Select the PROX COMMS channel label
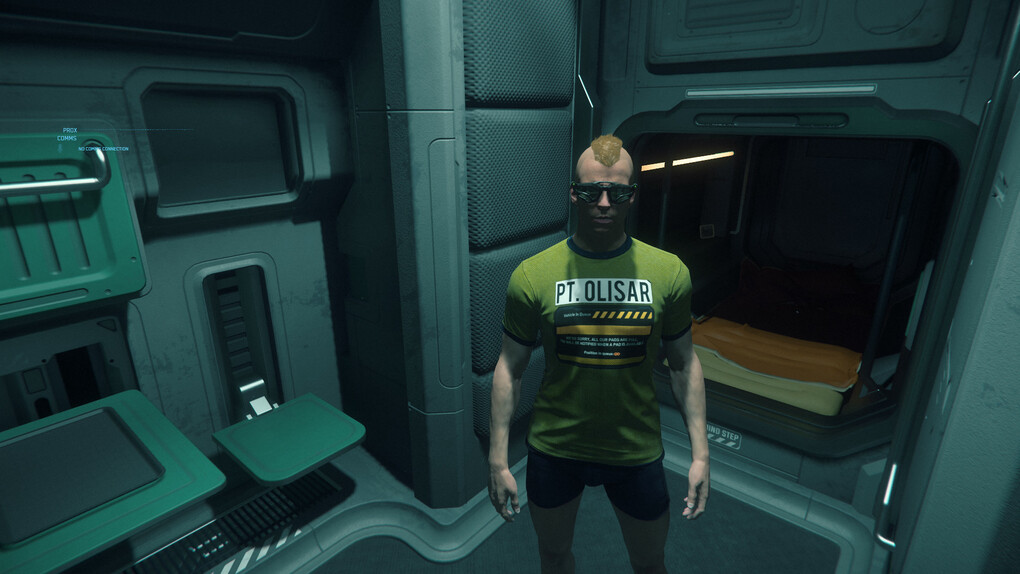Viewport: 1020px width, 574px height. 67,134
